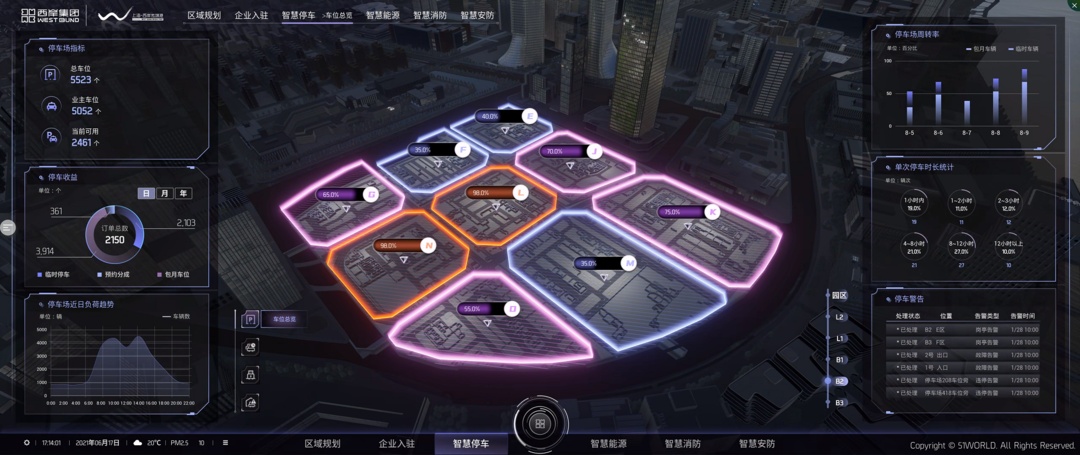Choose floor L2 in the floor selector

[x=840, y=317]
